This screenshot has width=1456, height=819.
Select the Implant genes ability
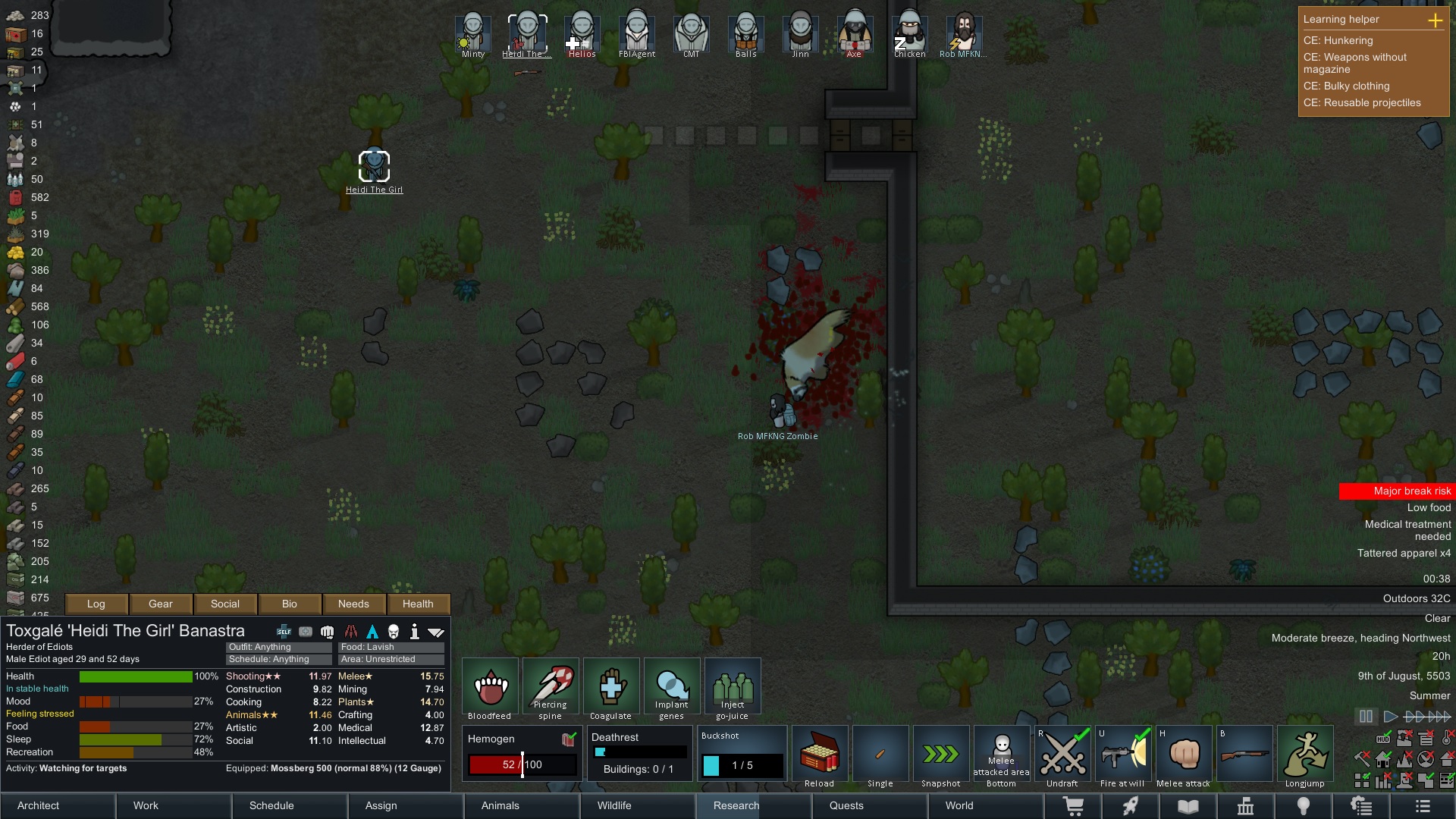pyautogui.click(x=672, y=689)
